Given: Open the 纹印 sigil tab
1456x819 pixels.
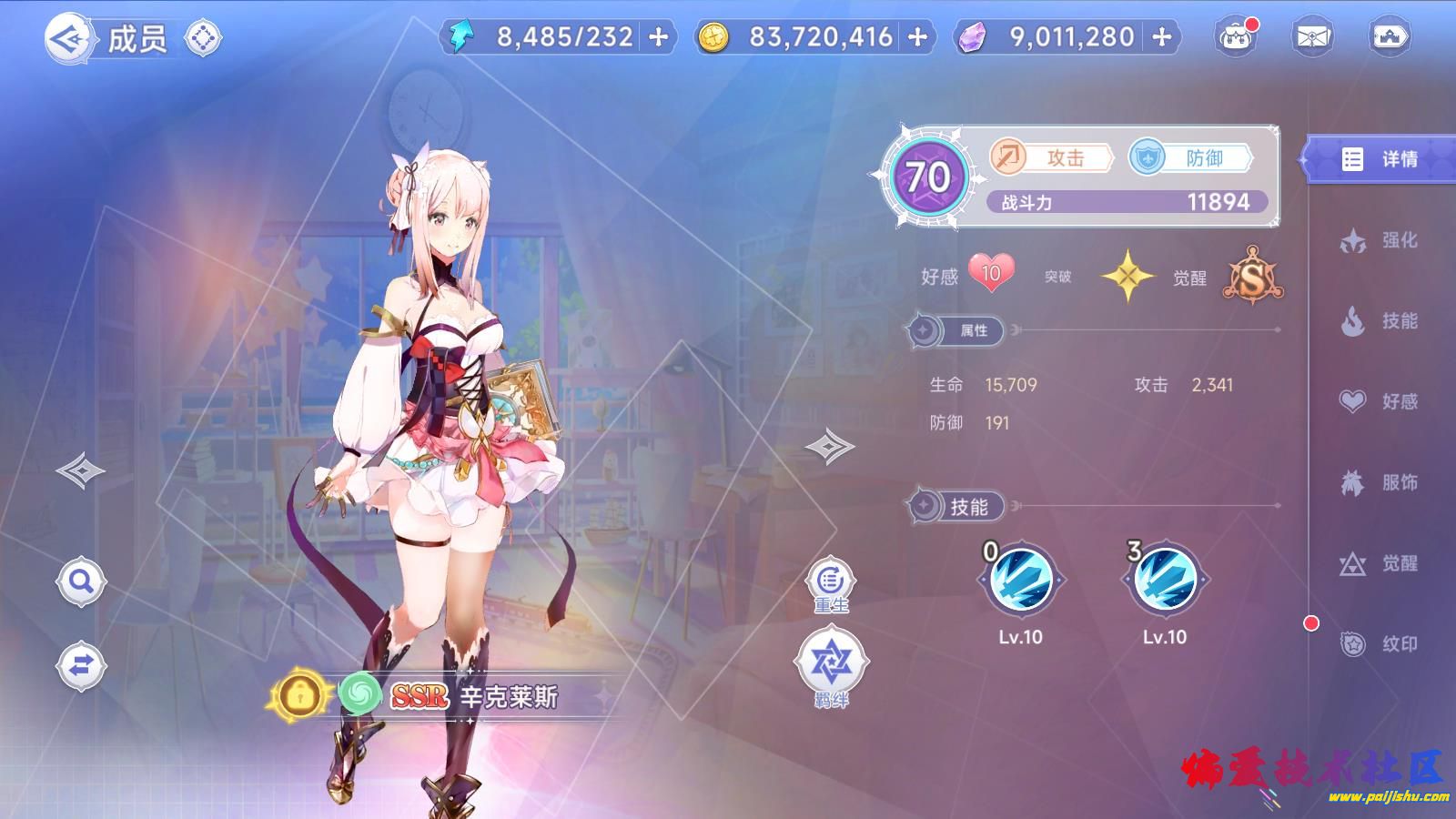Looking at the screenshot, I should (1380, 644).
